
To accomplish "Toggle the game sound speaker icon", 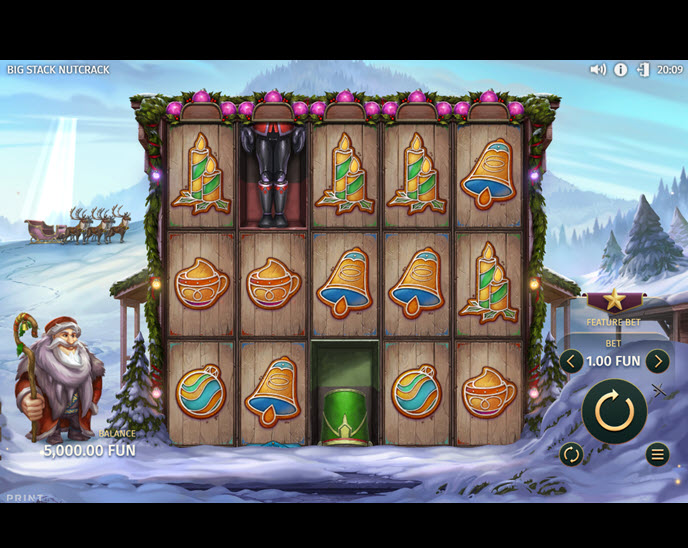I will click(x=598, y=70).
